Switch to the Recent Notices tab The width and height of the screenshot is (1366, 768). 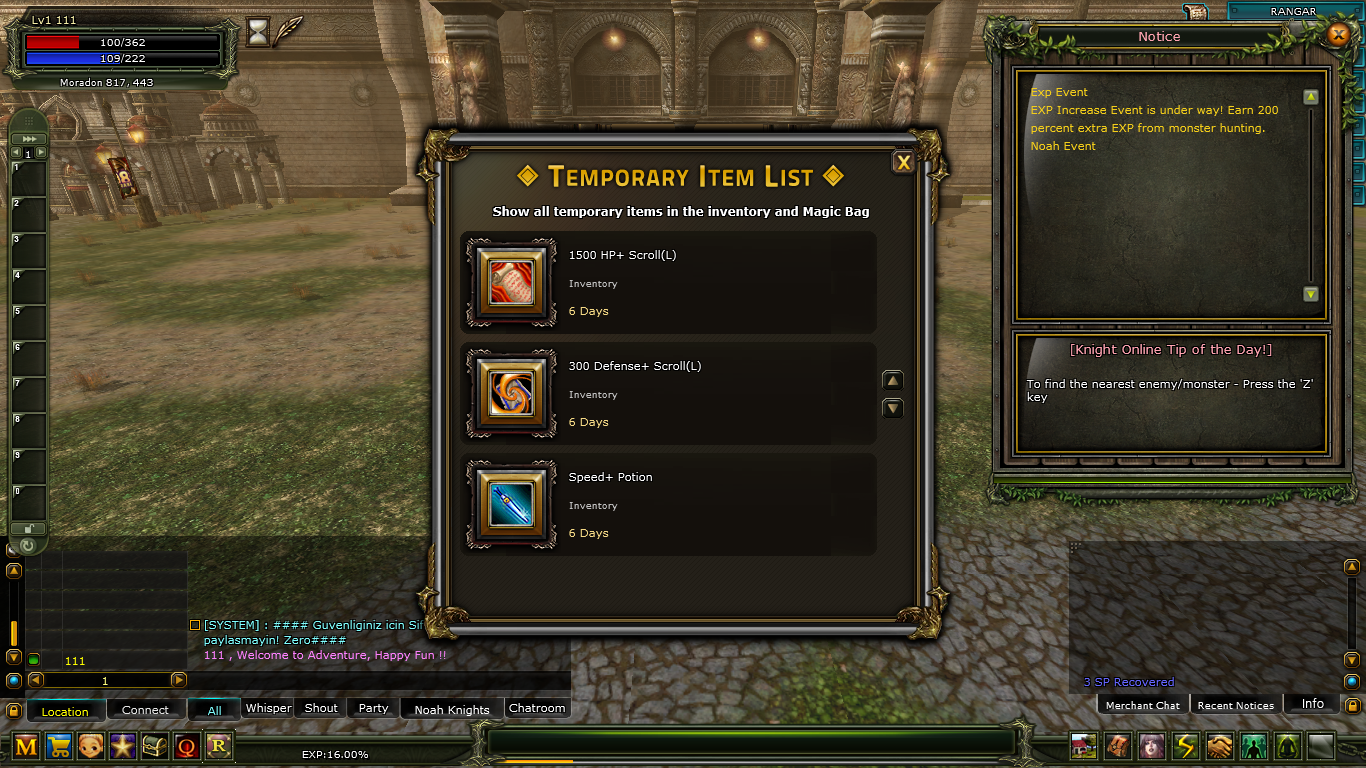[1235, 705]
